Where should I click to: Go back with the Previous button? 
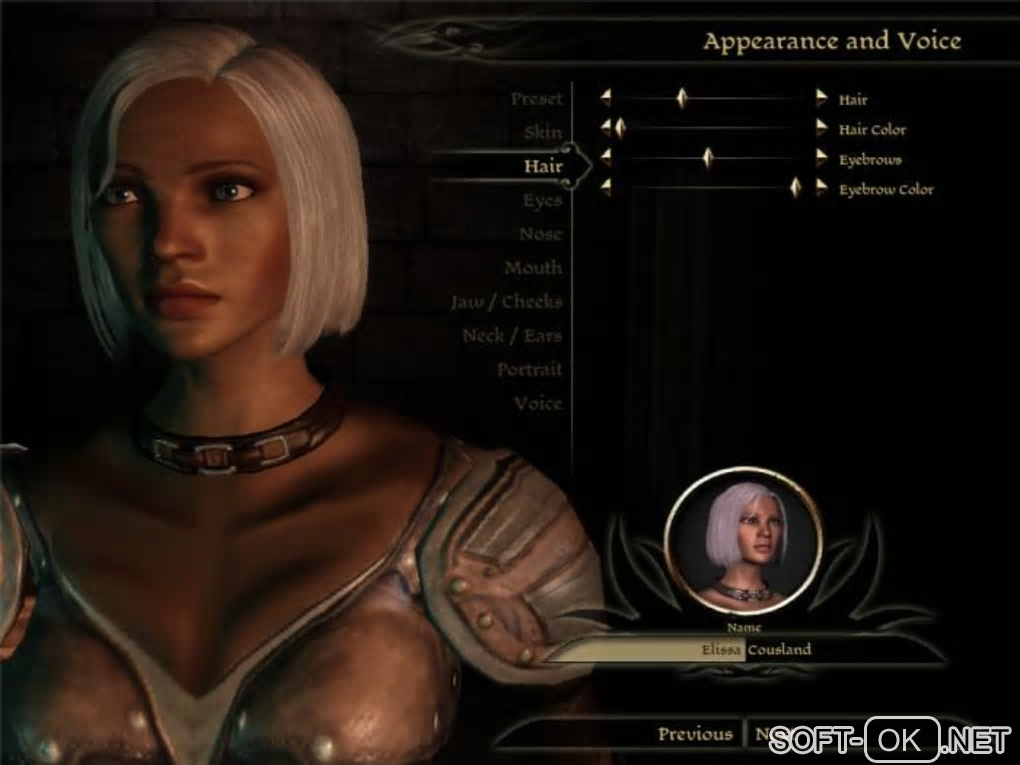[695, 734]
